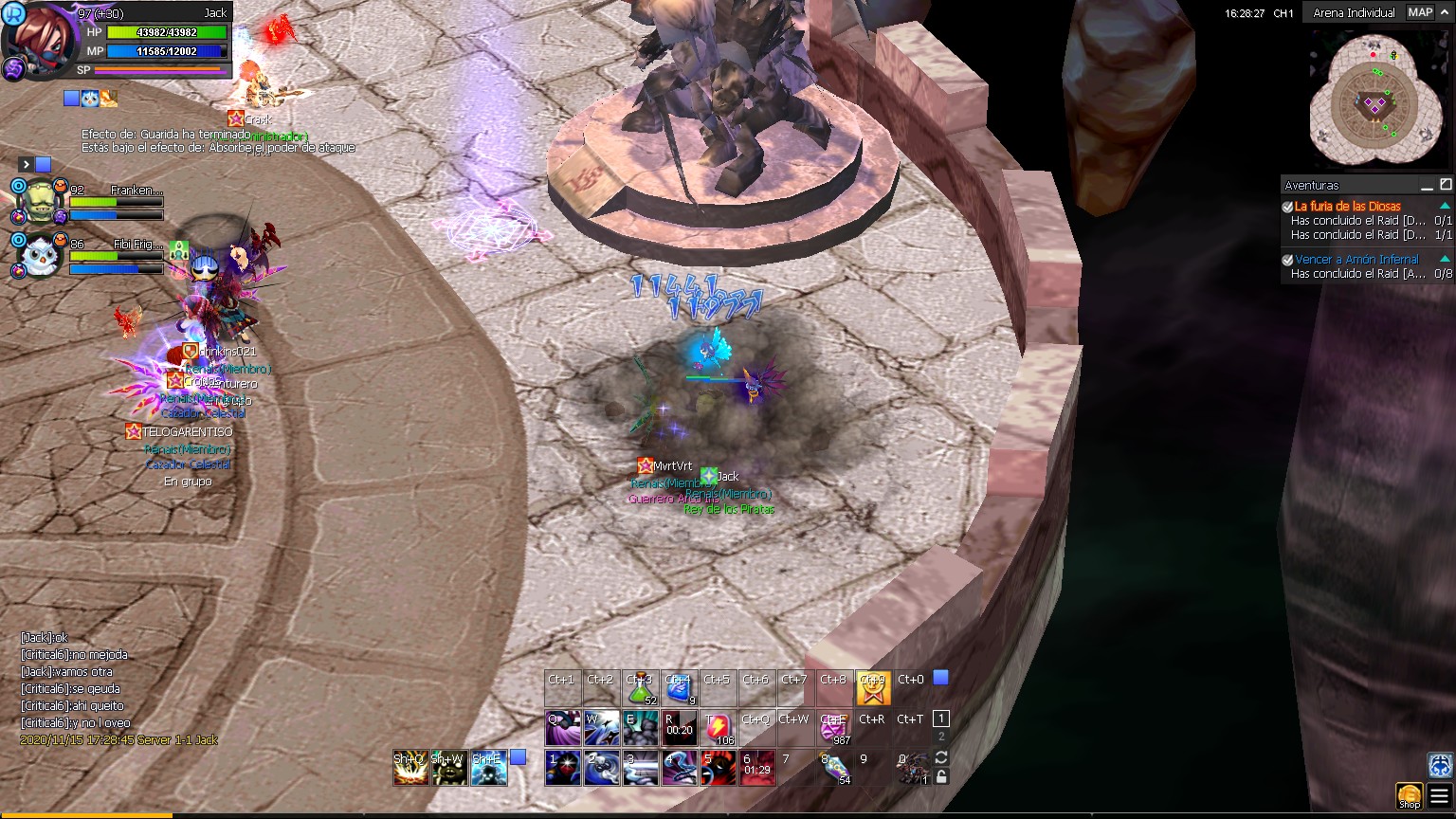Select quest Vencer a Amón Infernal
Viewport: 1456px width, 819px height.
pyautogui.click(x=1356, y=259)
